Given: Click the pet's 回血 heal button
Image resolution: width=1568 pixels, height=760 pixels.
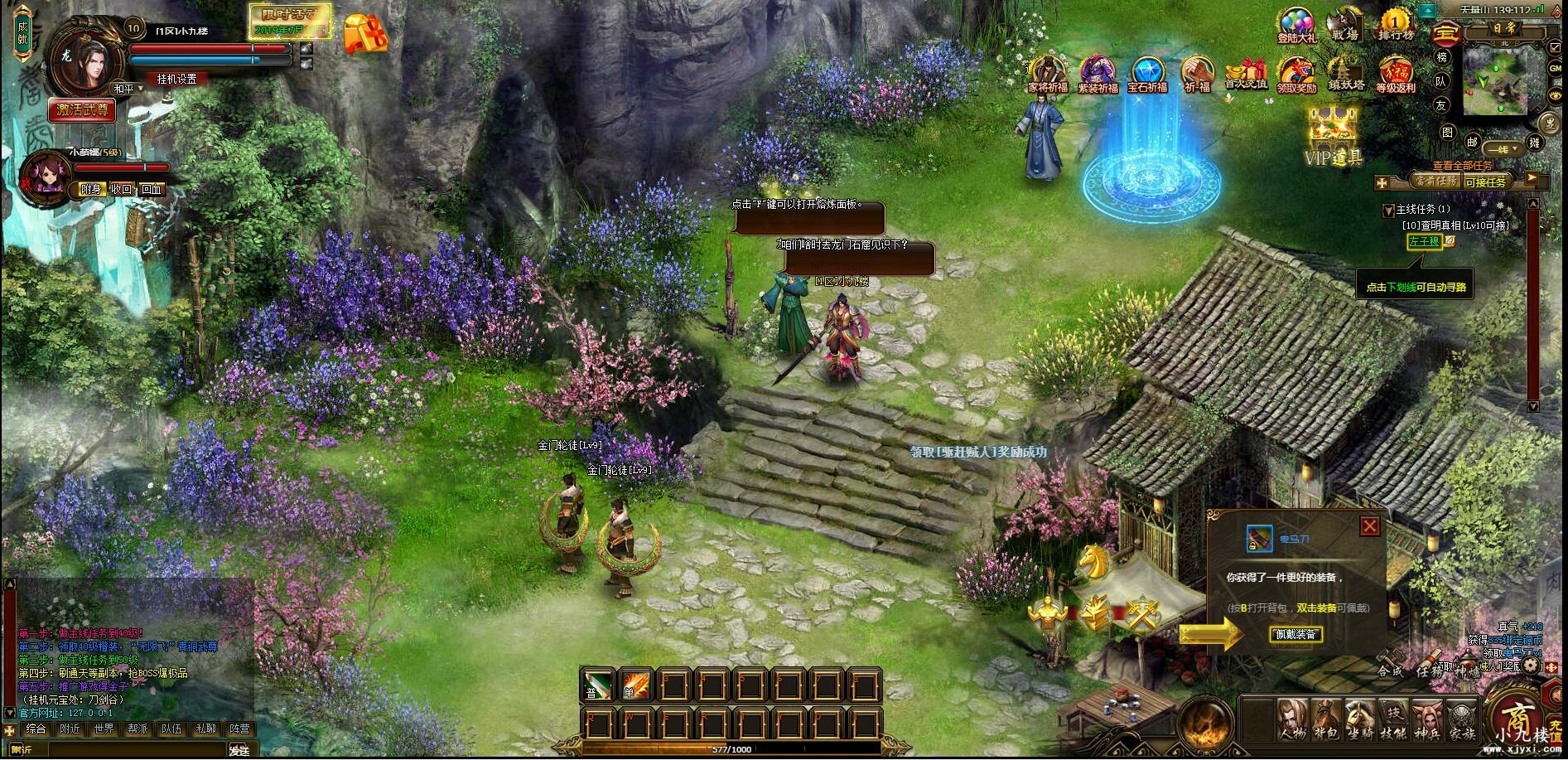Looking at the screenshot, I should pyautogui.click(x=152, y=189).
